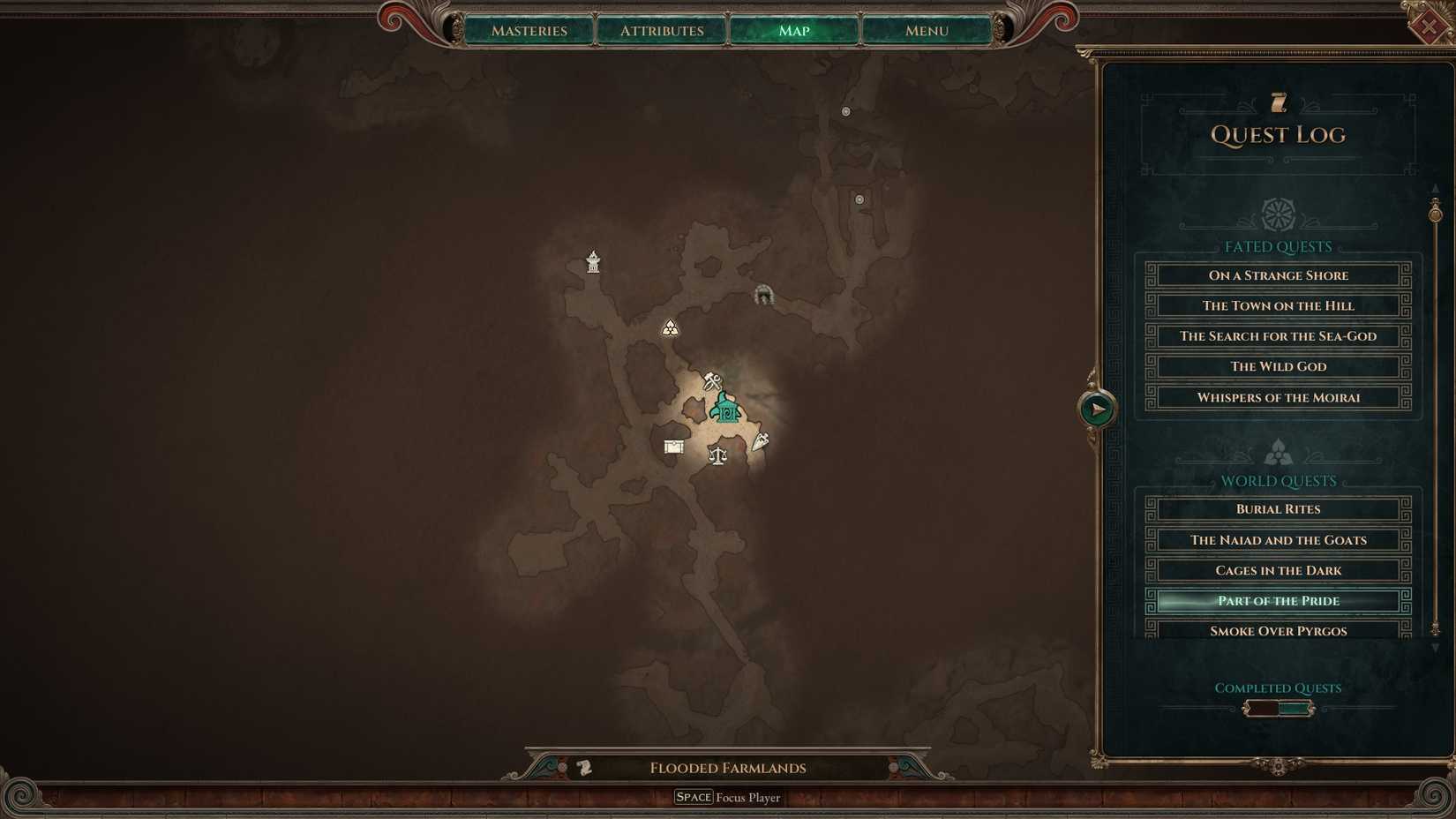Select the storage chest map icon
This screenshot has width=1456, height=819.
tap(673, 447)
